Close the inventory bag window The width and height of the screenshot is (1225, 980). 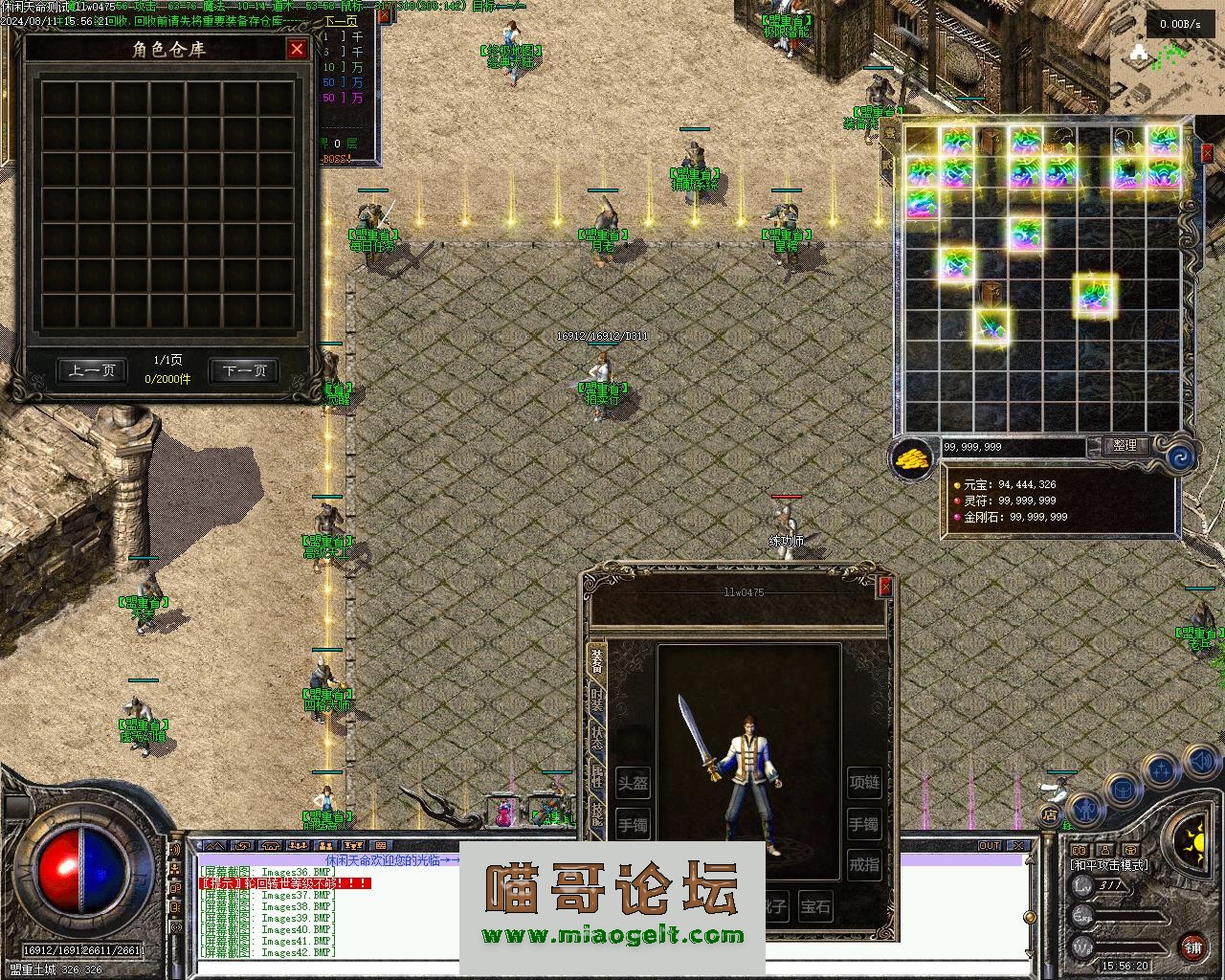(1207, 152)
